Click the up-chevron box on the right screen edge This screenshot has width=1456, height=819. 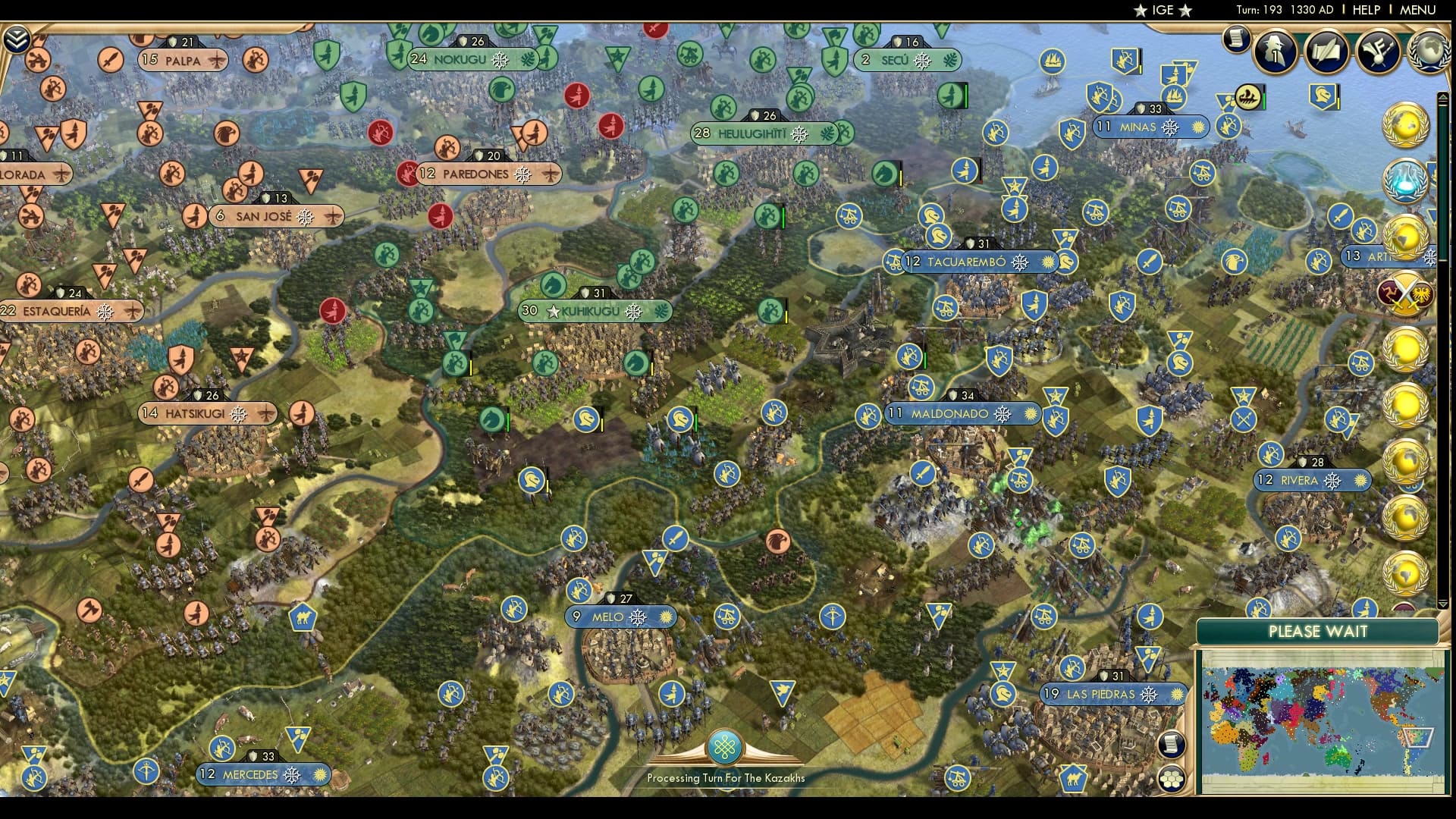pos(1442,97)
